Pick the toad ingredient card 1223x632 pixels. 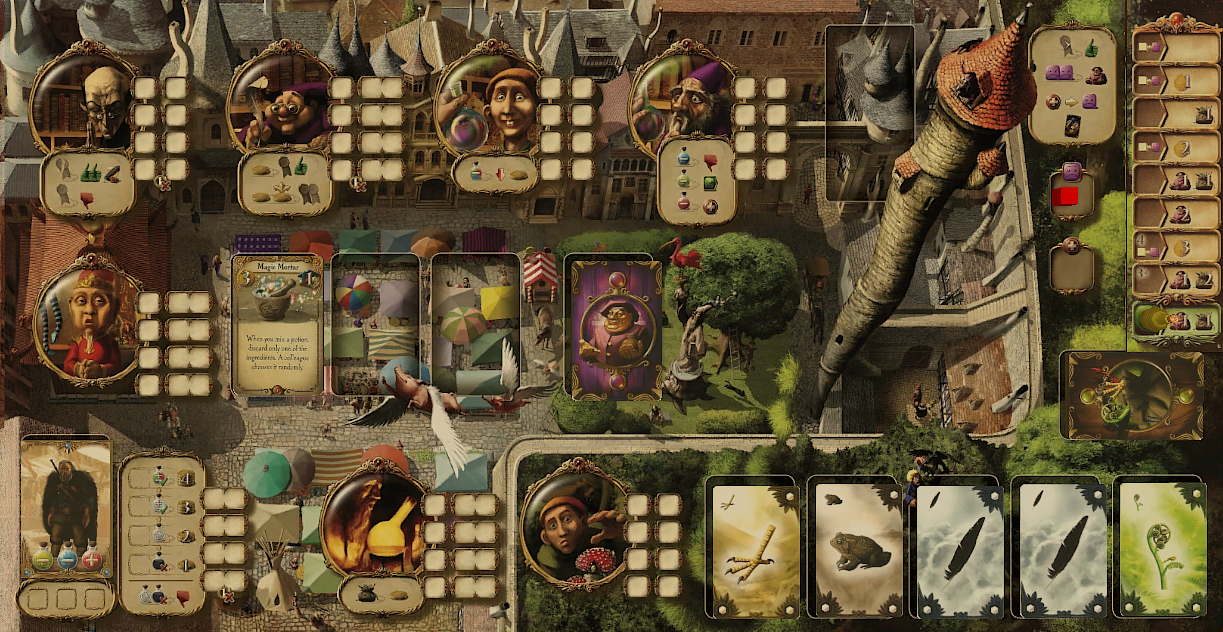(x=858, y=546)
